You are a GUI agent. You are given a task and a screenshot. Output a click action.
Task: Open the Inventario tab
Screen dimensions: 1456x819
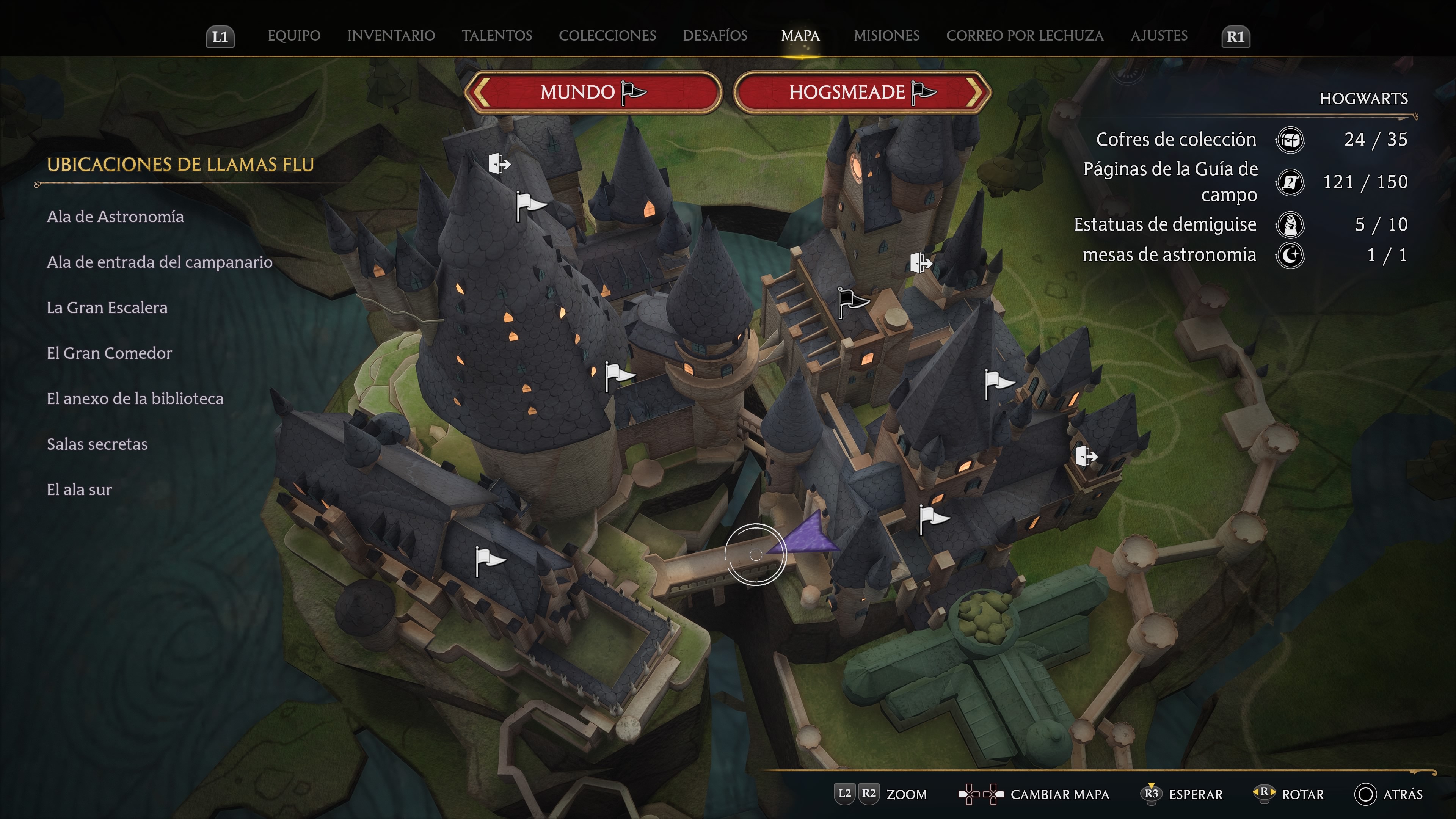pyautogui.click(x=391, y=36)
